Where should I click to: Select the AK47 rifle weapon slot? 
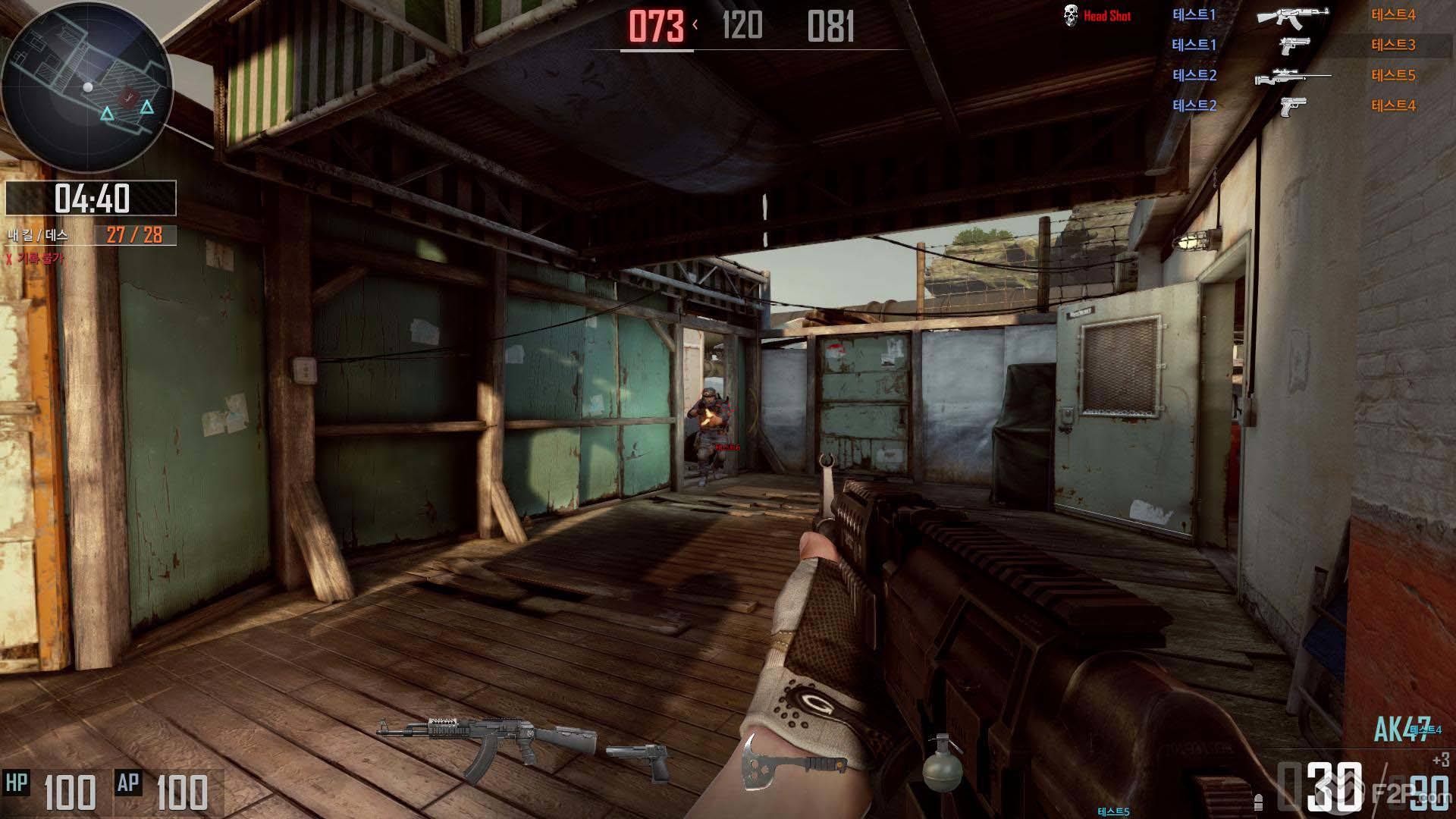tap(485, 747)
